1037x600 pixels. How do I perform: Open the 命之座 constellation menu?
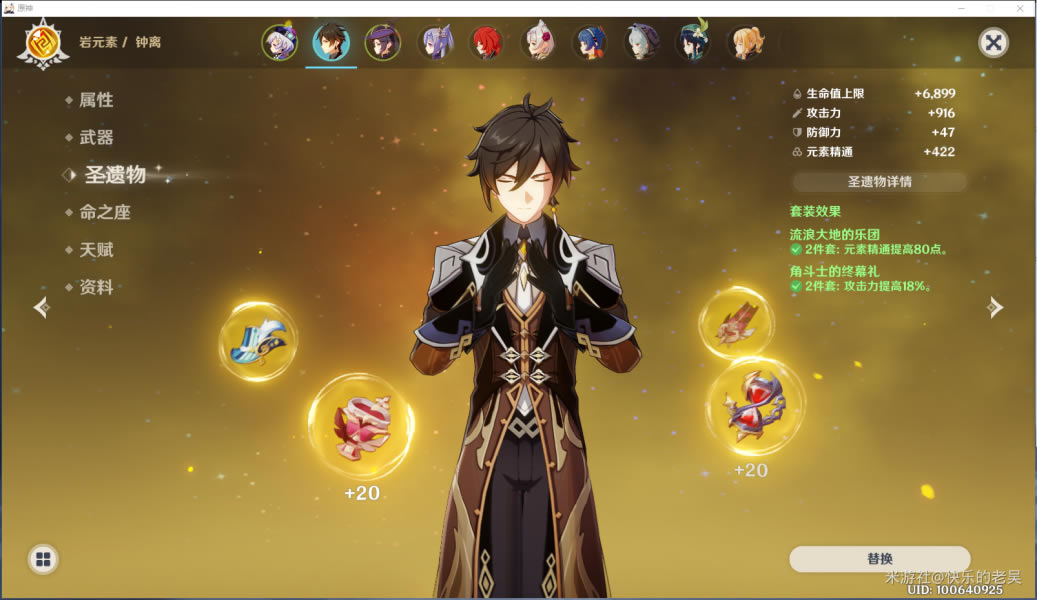104,212
